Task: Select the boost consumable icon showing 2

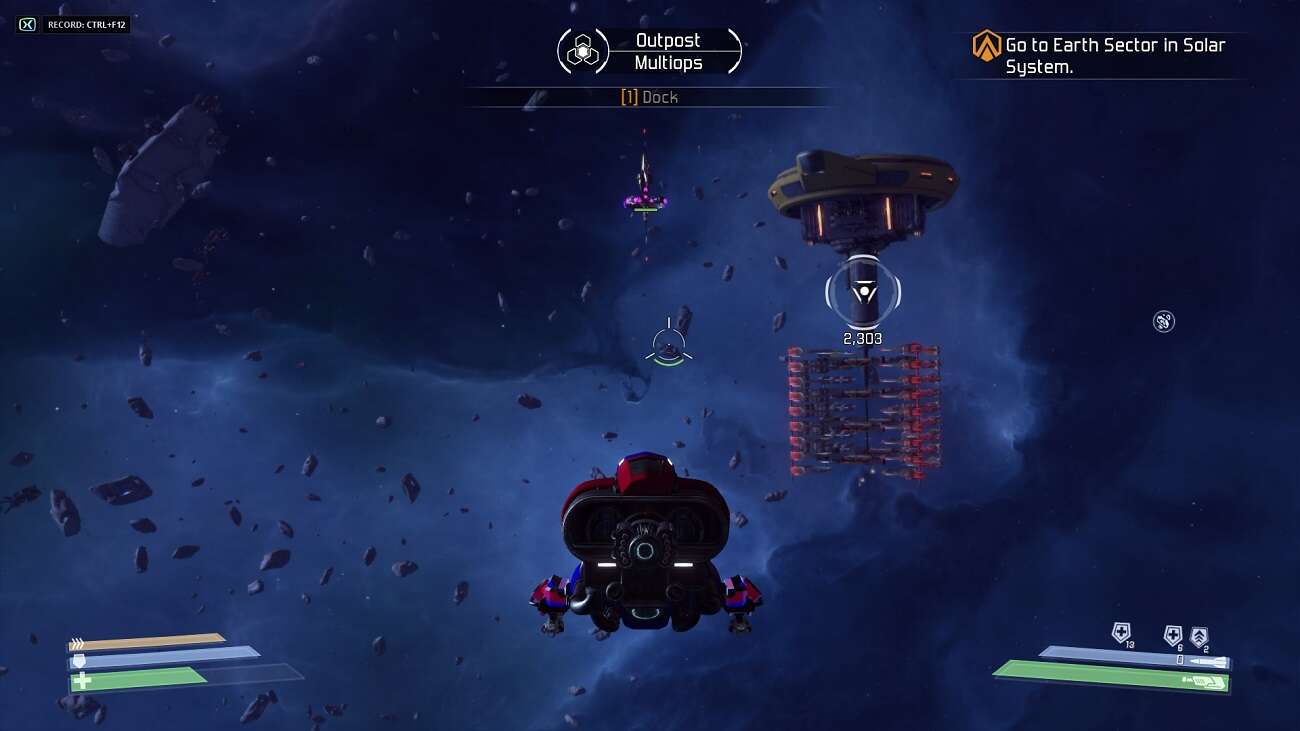Action: point(1199,635)
